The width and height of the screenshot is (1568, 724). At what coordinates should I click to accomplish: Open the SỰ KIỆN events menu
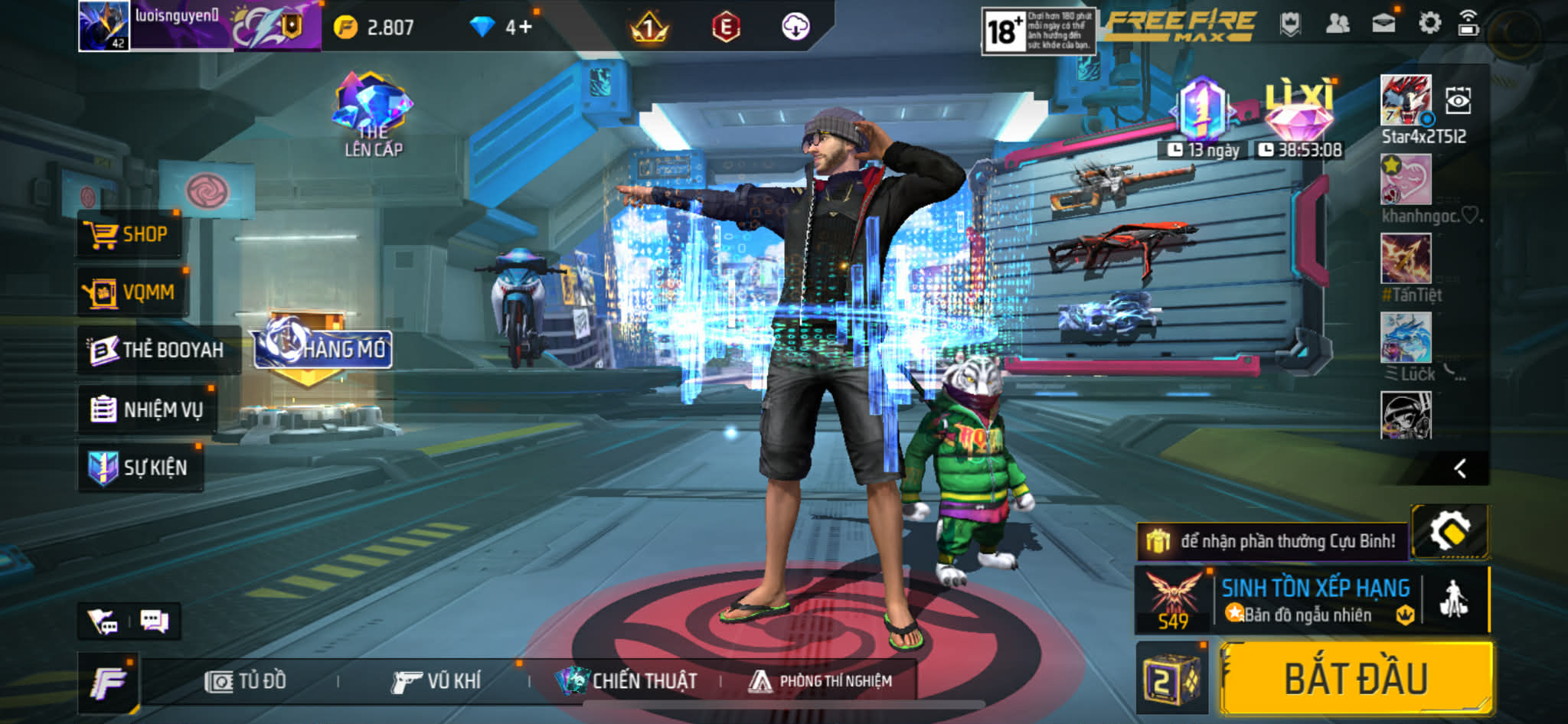(140, 467)
